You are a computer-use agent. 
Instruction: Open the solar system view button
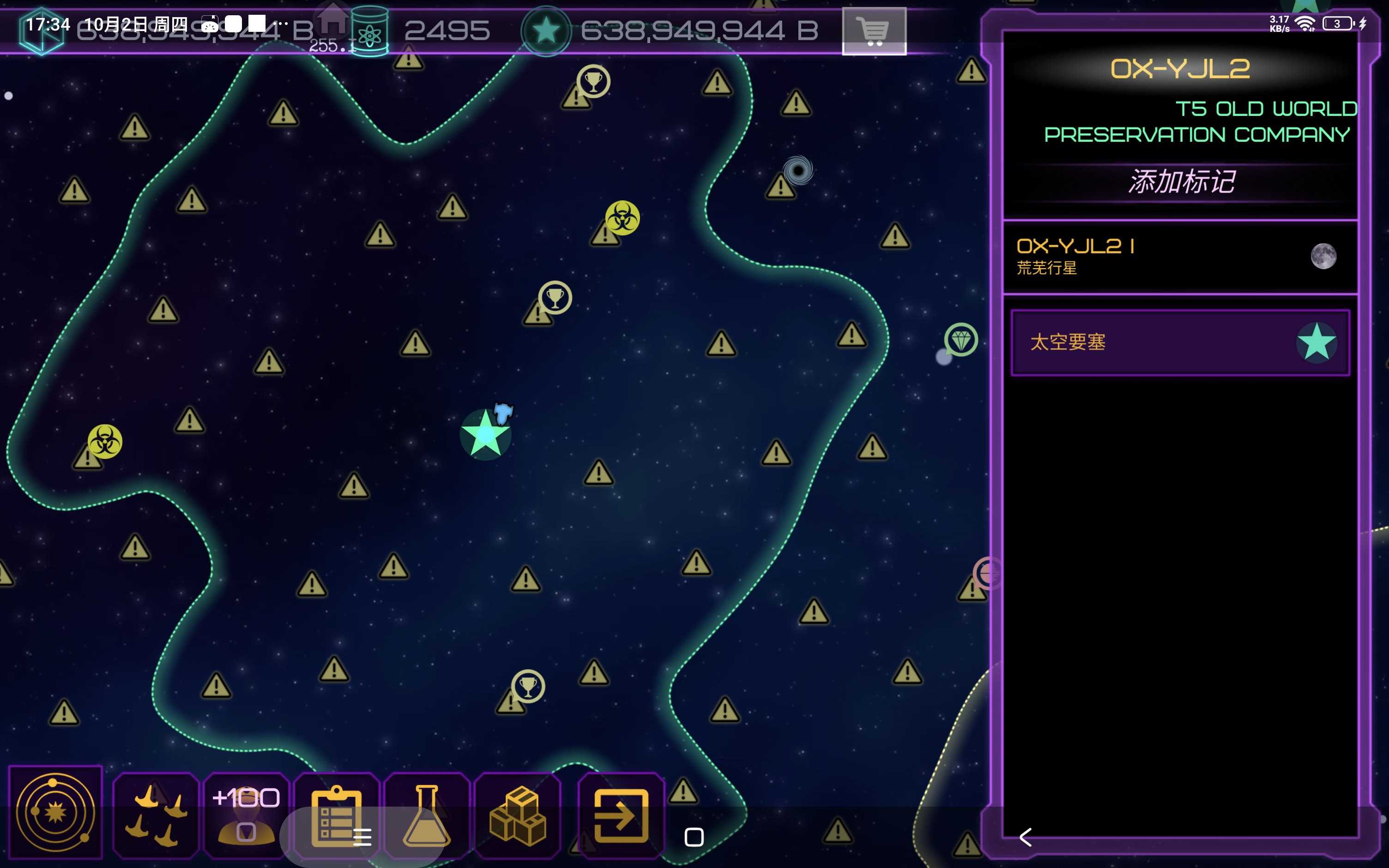[56, 812]
